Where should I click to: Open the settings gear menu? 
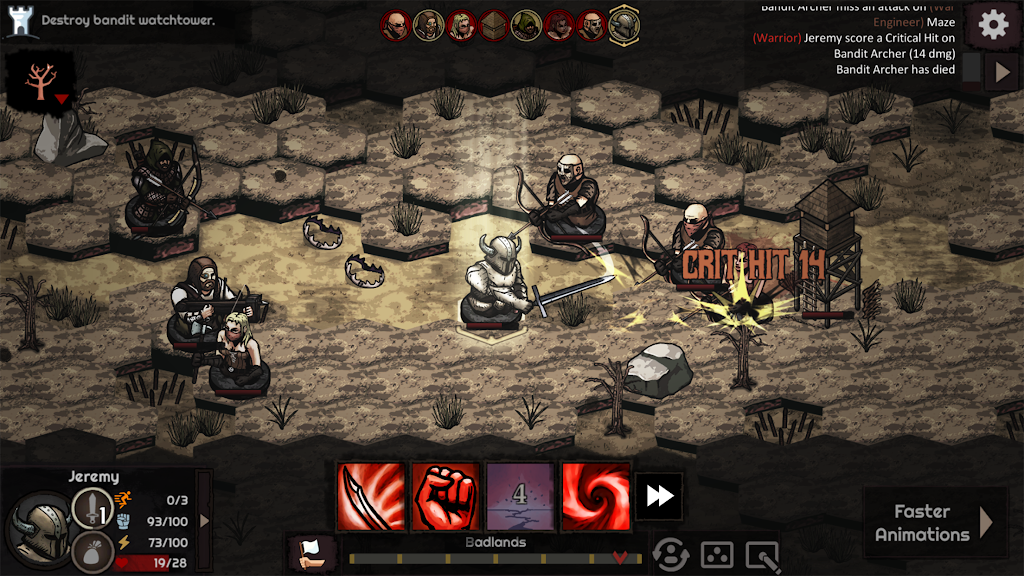(993, 25)
